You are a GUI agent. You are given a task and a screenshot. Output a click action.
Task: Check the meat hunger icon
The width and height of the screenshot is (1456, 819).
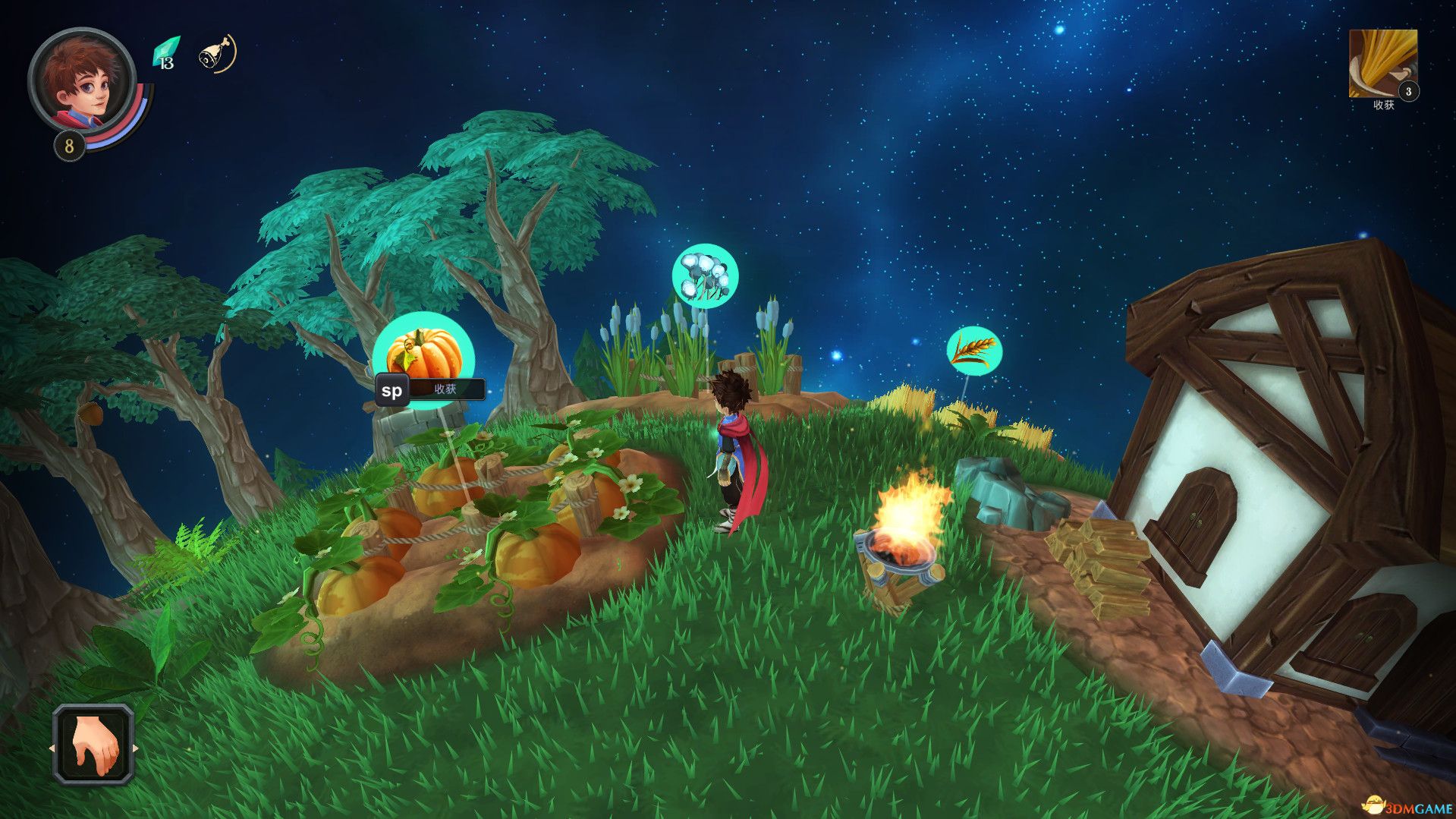pyautogui.click(x=216, y=54)
